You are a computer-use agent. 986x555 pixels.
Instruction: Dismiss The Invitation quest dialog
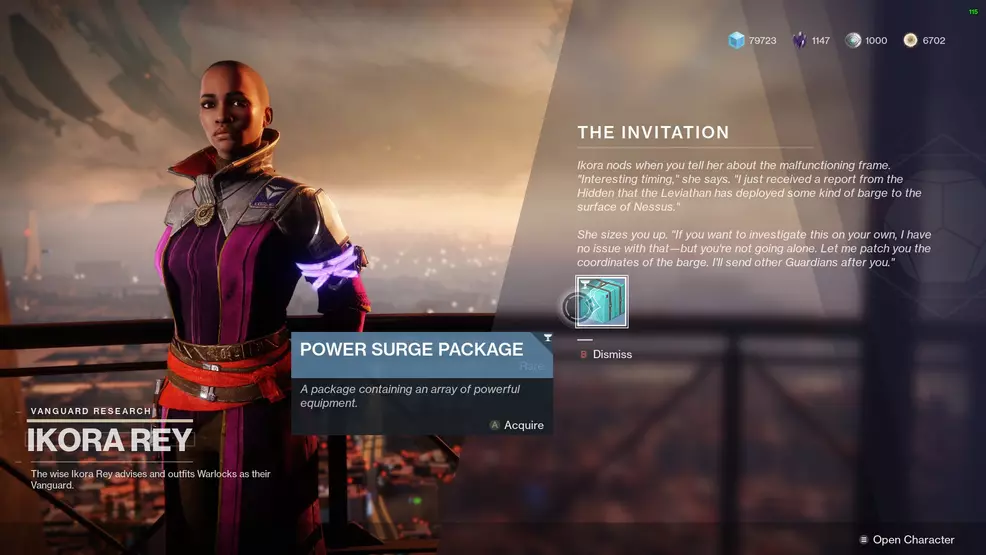coord(606,354)
